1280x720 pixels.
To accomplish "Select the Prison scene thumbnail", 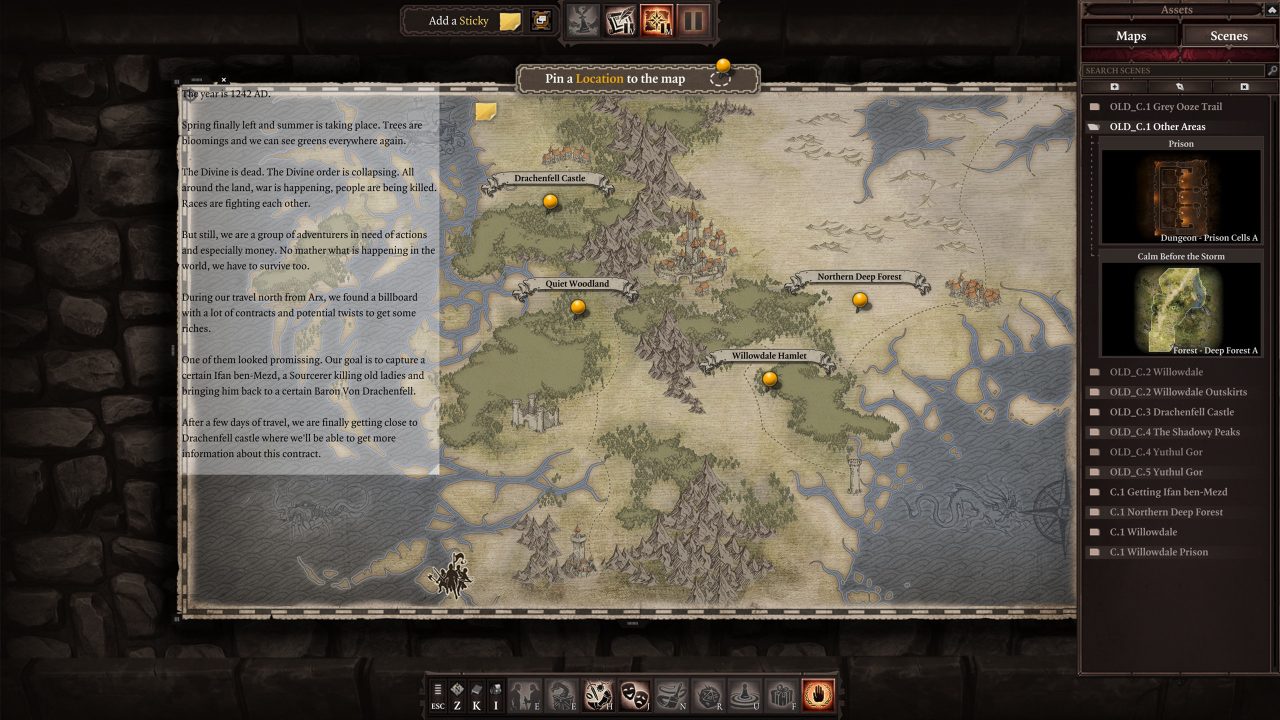I will [1181, 197].
